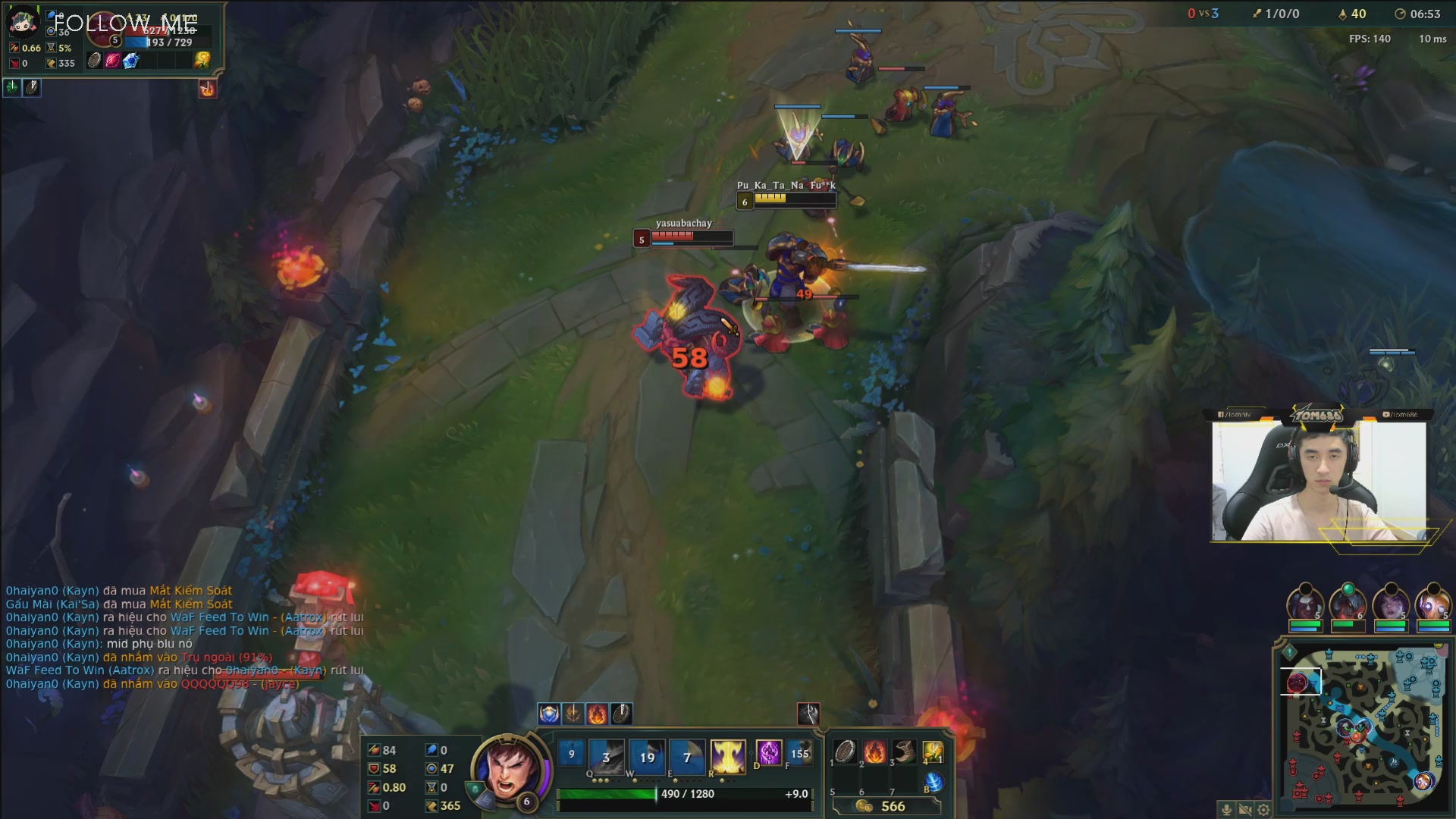The image size is (1456, 819).
Task: Click the Mắt Kiểm Soát link in chat
Action: click(x=193, y=590)
